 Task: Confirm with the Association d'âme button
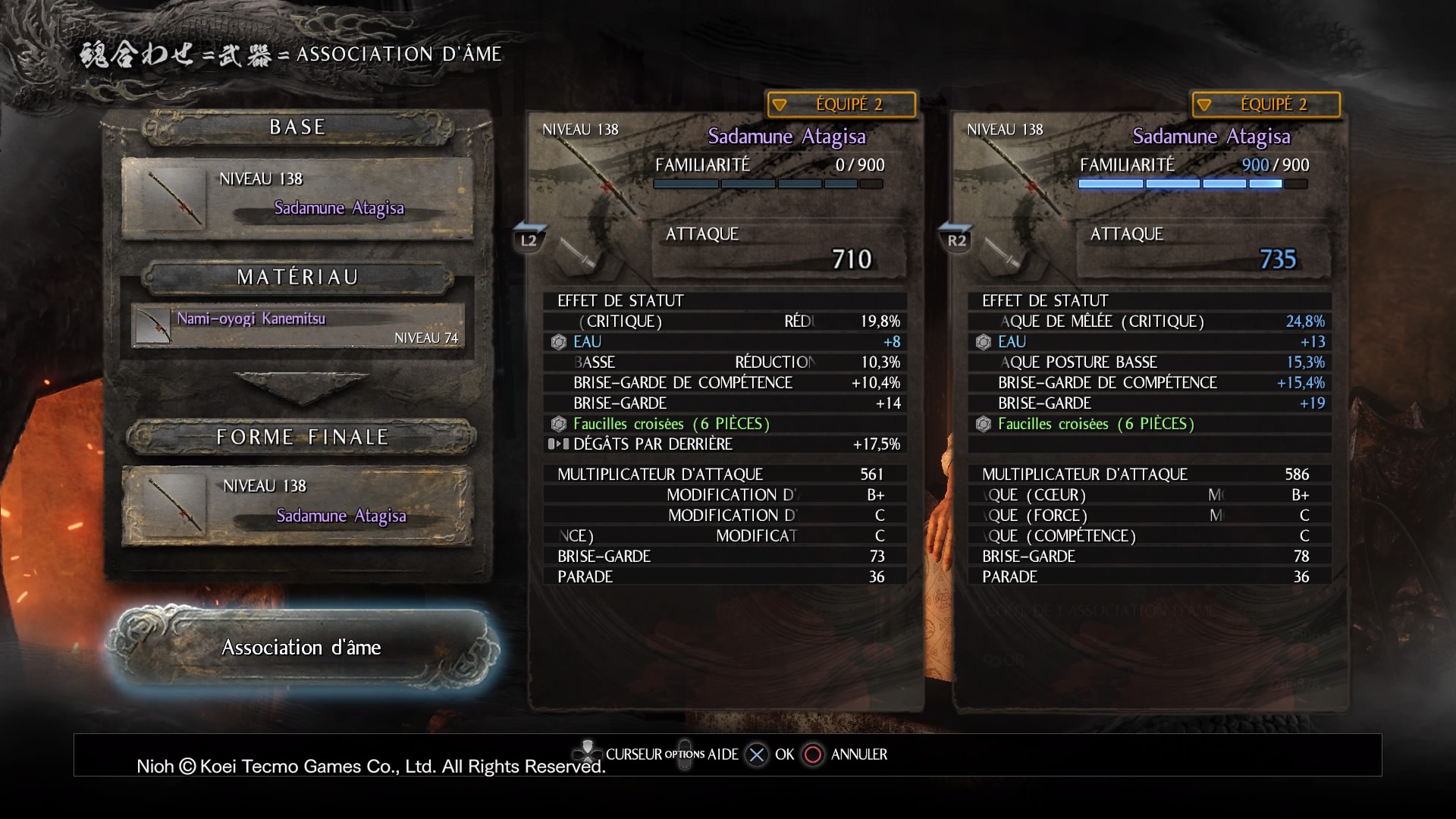click(x=301, y=648)
